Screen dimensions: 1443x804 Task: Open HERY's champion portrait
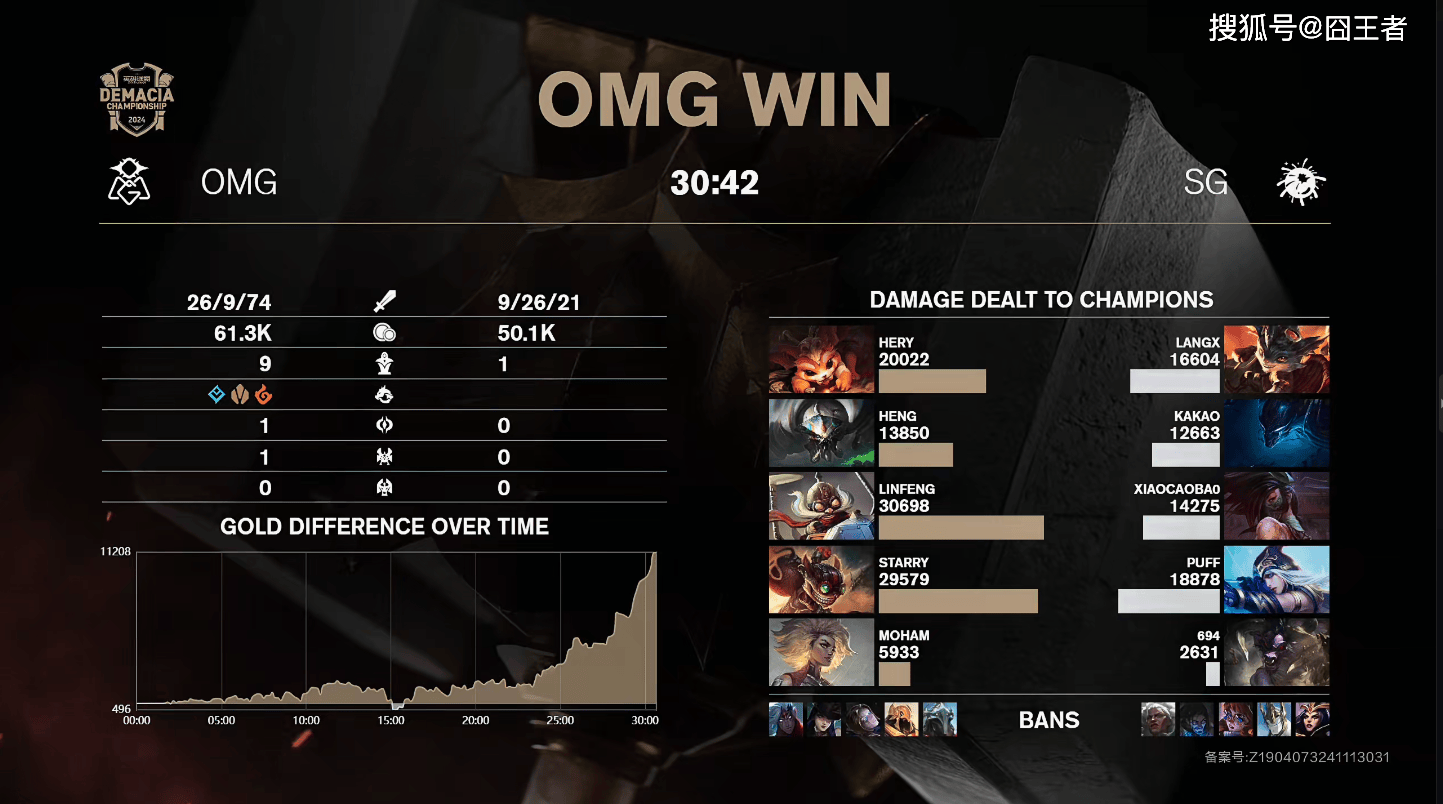(807, 359)
